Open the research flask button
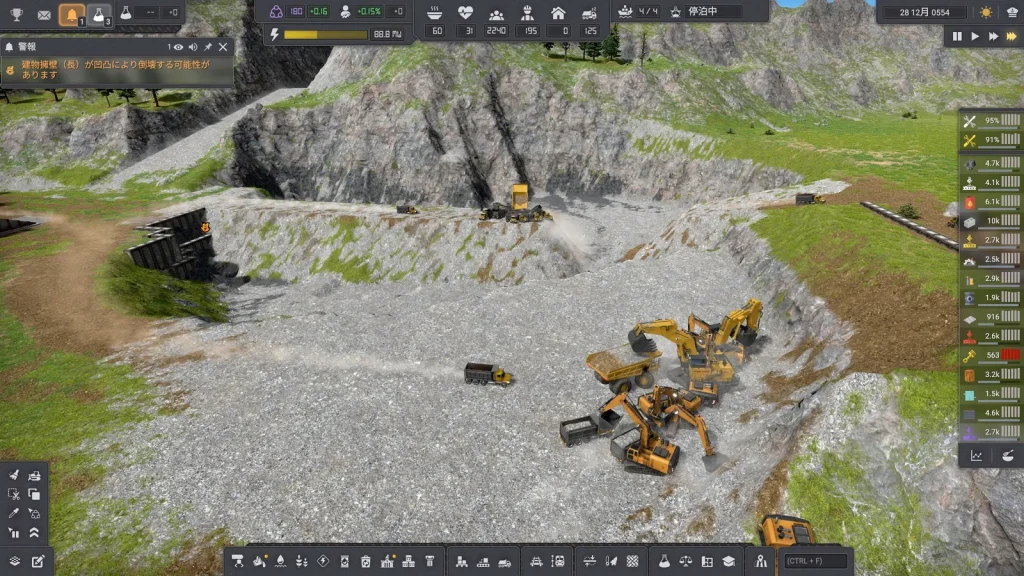 [99, 14]
